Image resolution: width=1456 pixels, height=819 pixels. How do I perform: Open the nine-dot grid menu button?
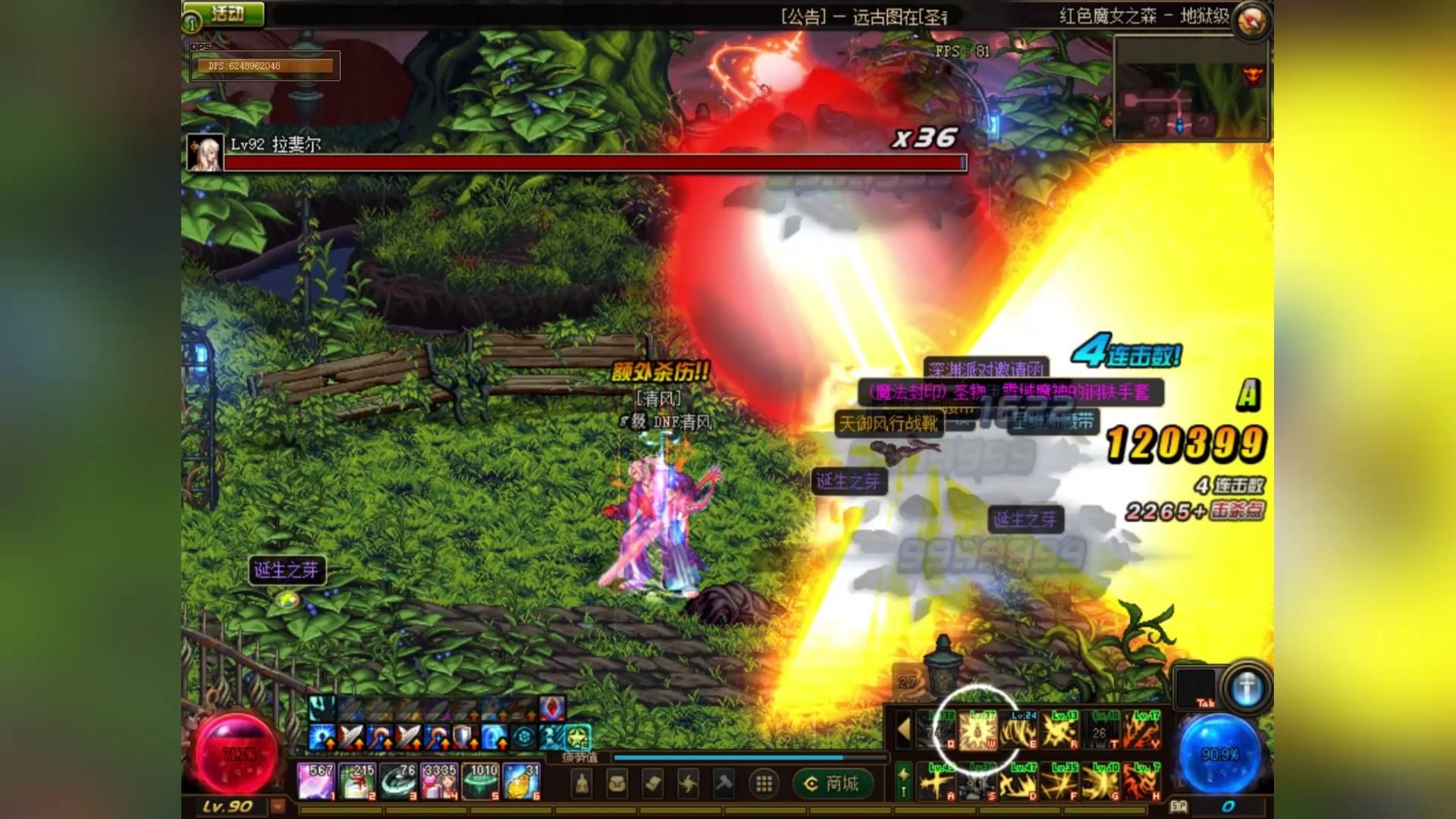pos(764,783)
